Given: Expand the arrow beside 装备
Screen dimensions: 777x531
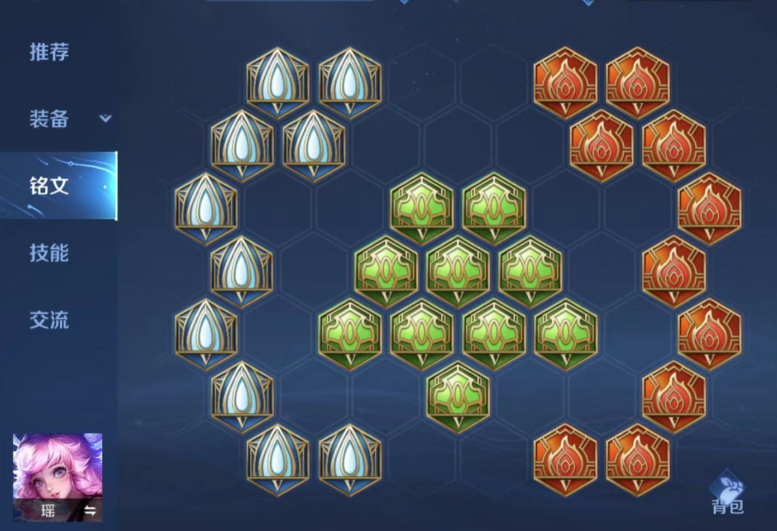Looking at the screenshot, I should point(105,119).
